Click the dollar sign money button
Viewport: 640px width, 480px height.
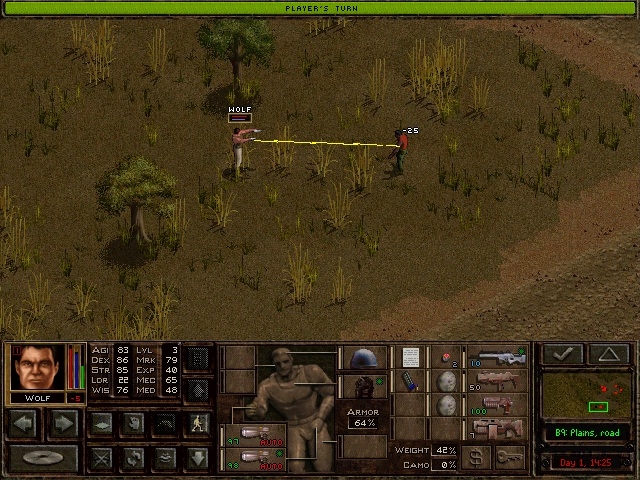click(x=478, y=458)
